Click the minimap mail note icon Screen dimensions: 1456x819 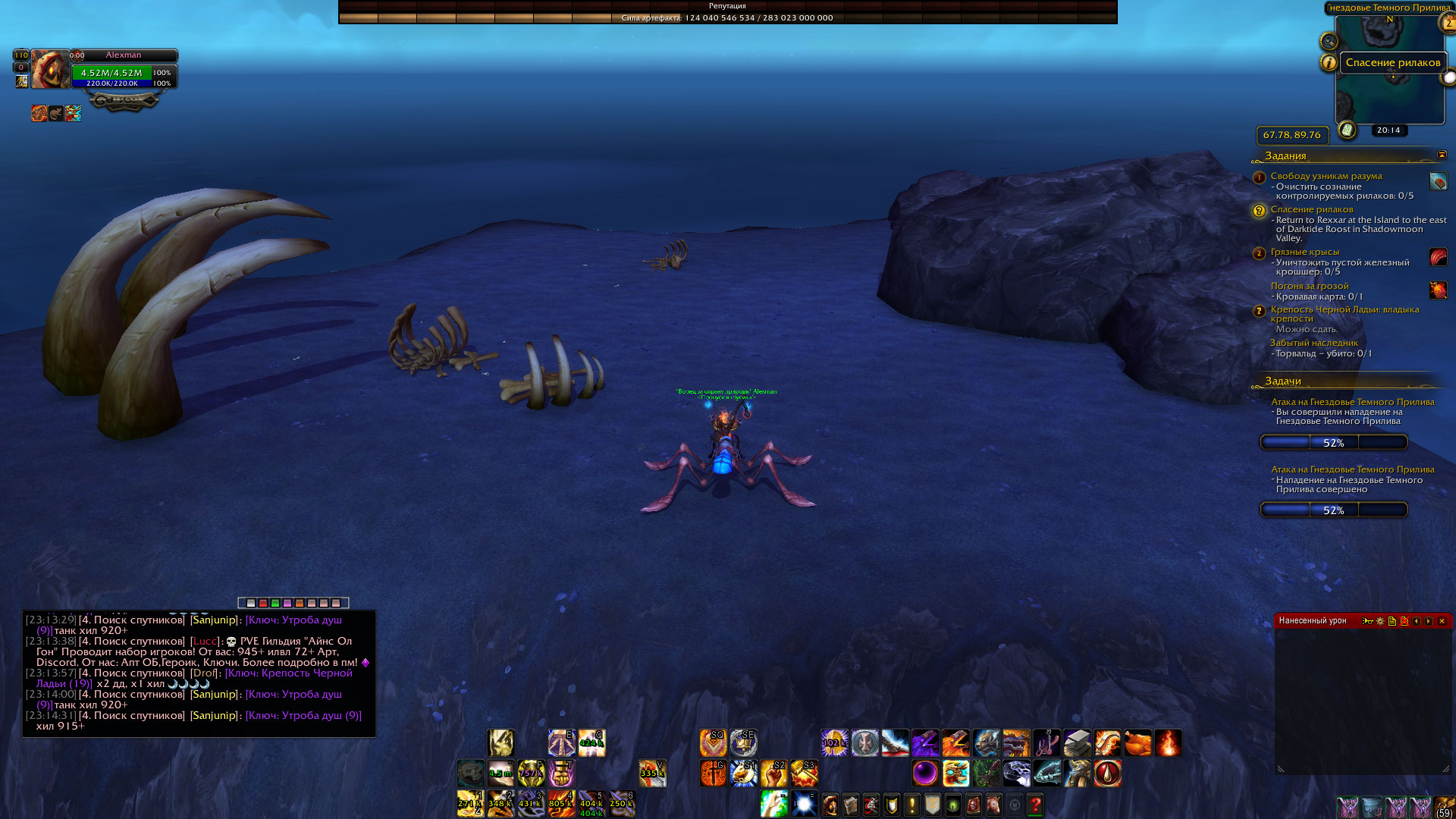point(1347,130)
